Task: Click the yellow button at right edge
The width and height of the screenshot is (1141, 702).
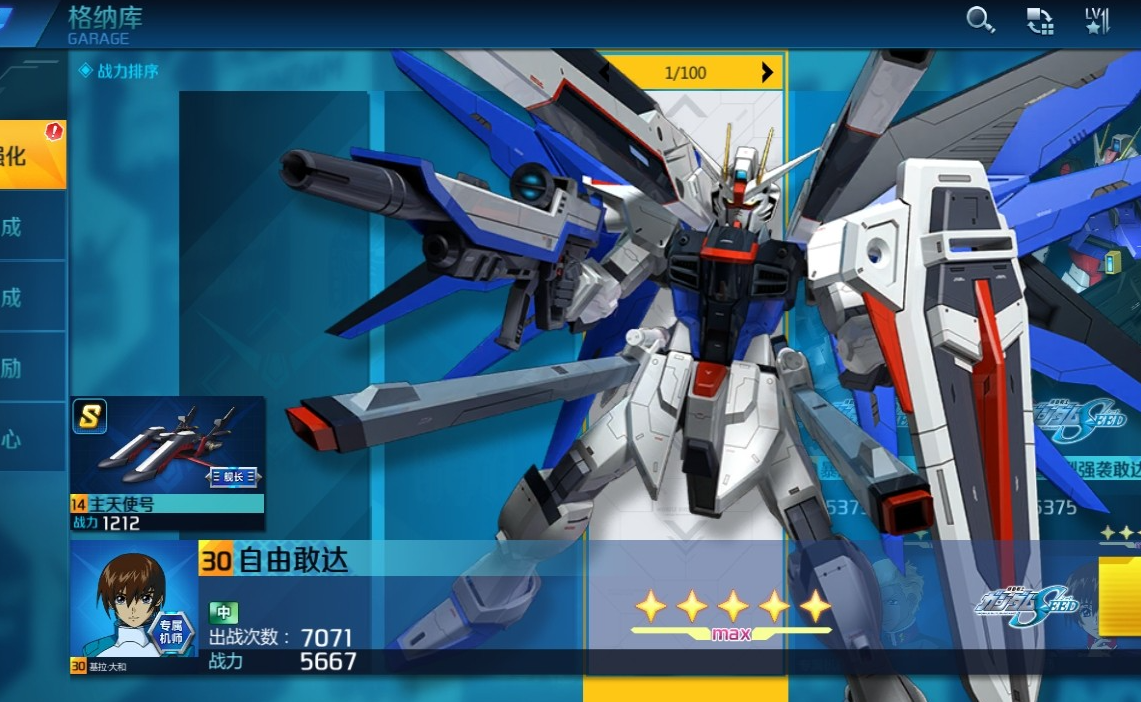Action: [1121, 595]
